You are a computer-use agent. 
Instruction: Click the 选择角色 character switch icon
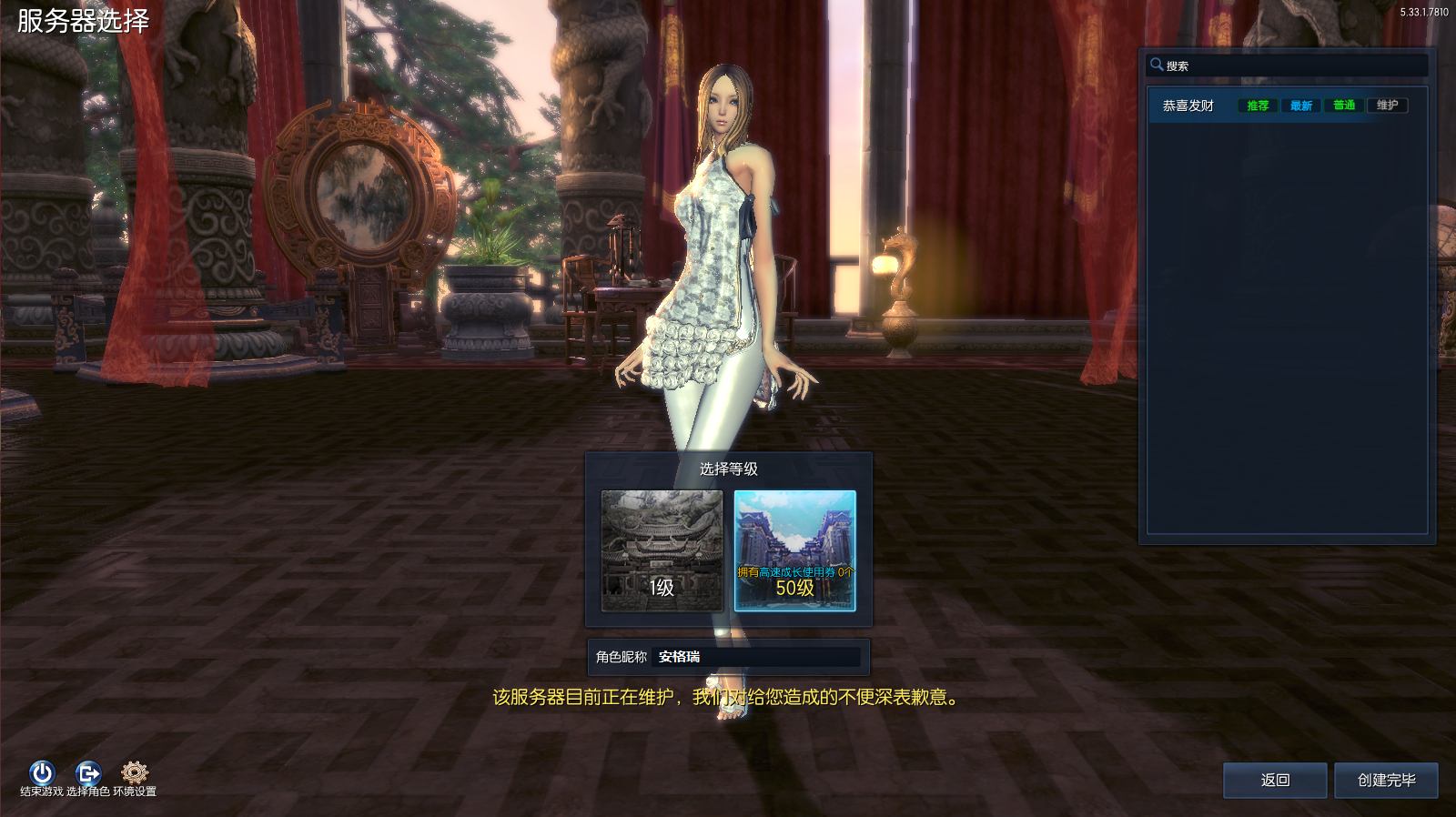click(88, 772)
